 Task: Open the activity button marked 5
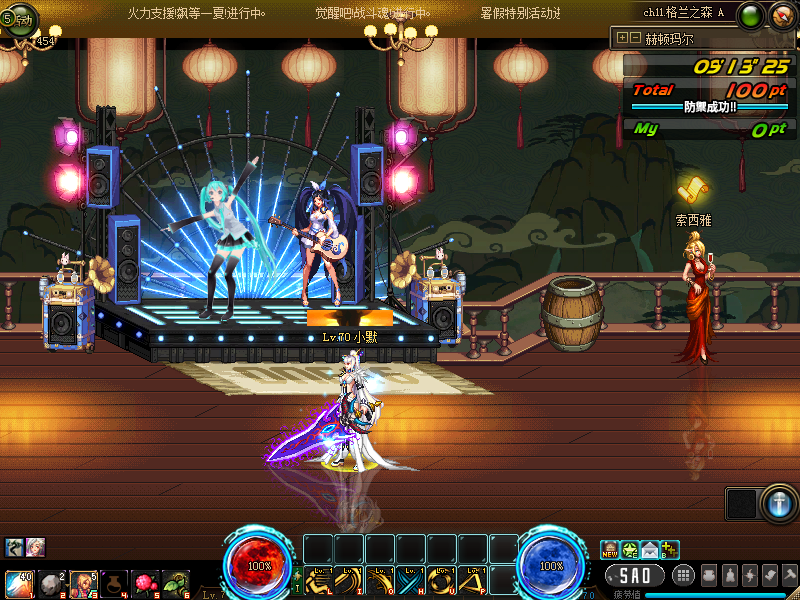coord(17,21)
